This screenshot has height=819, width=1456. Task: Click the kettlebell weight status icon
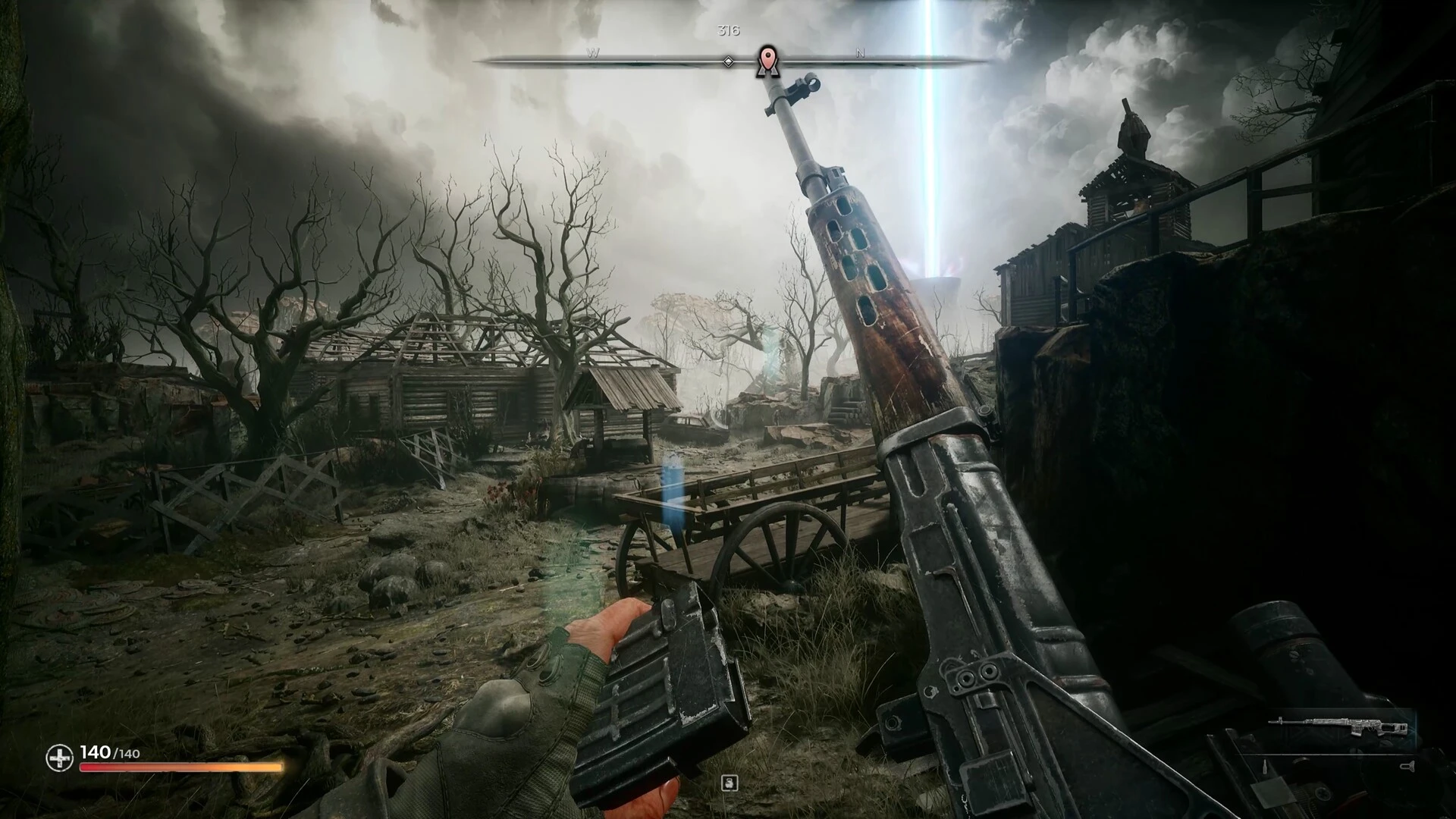[729, 783]
